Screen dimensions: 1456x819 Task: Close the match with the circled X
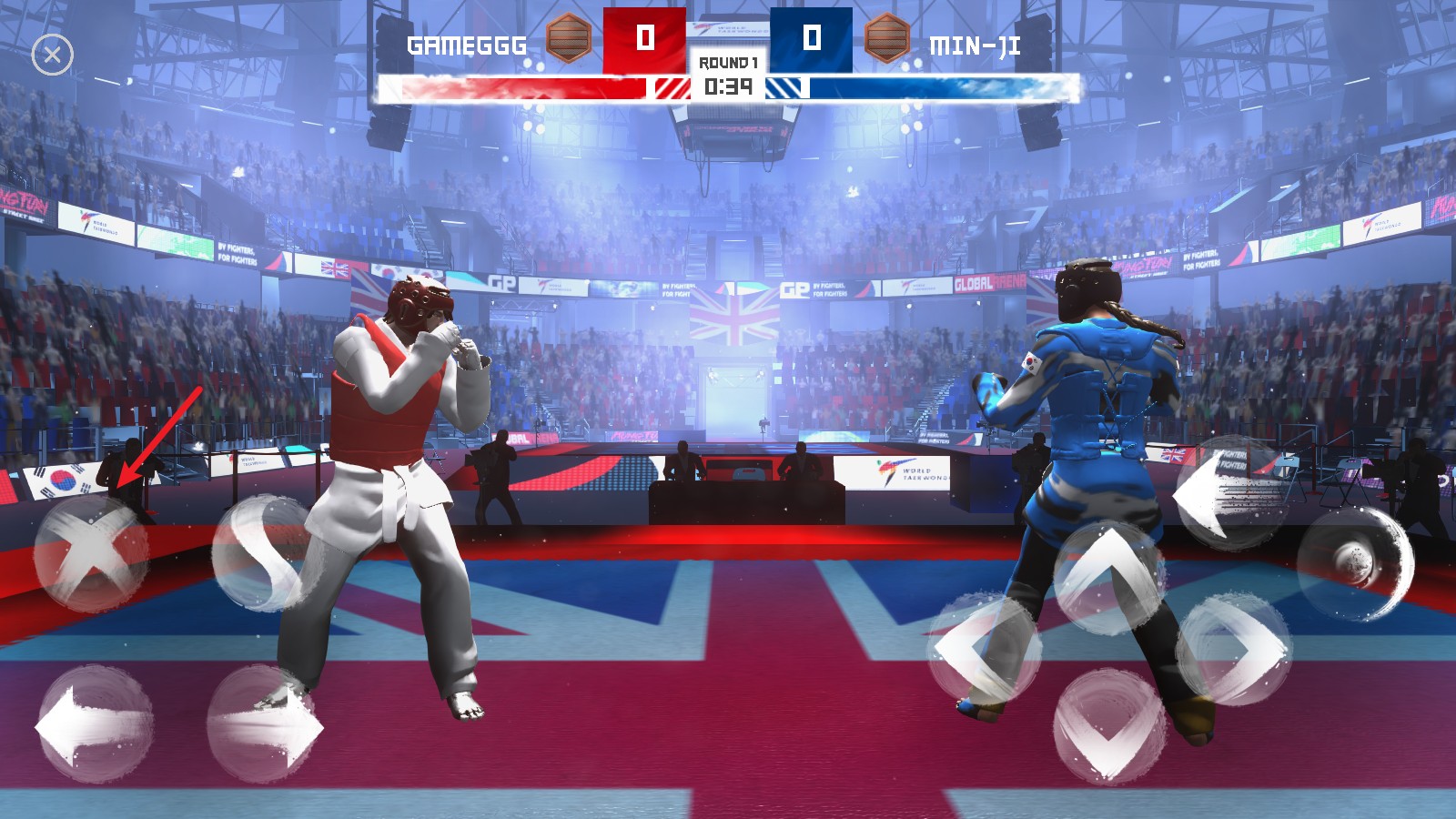(52, 56)
